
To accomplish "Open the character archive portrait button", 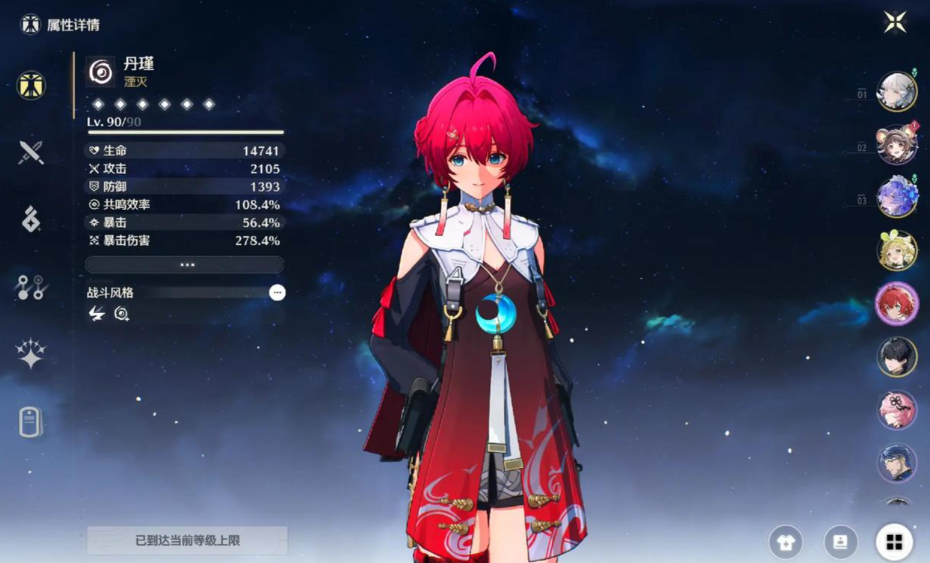I will coord(840,542).
